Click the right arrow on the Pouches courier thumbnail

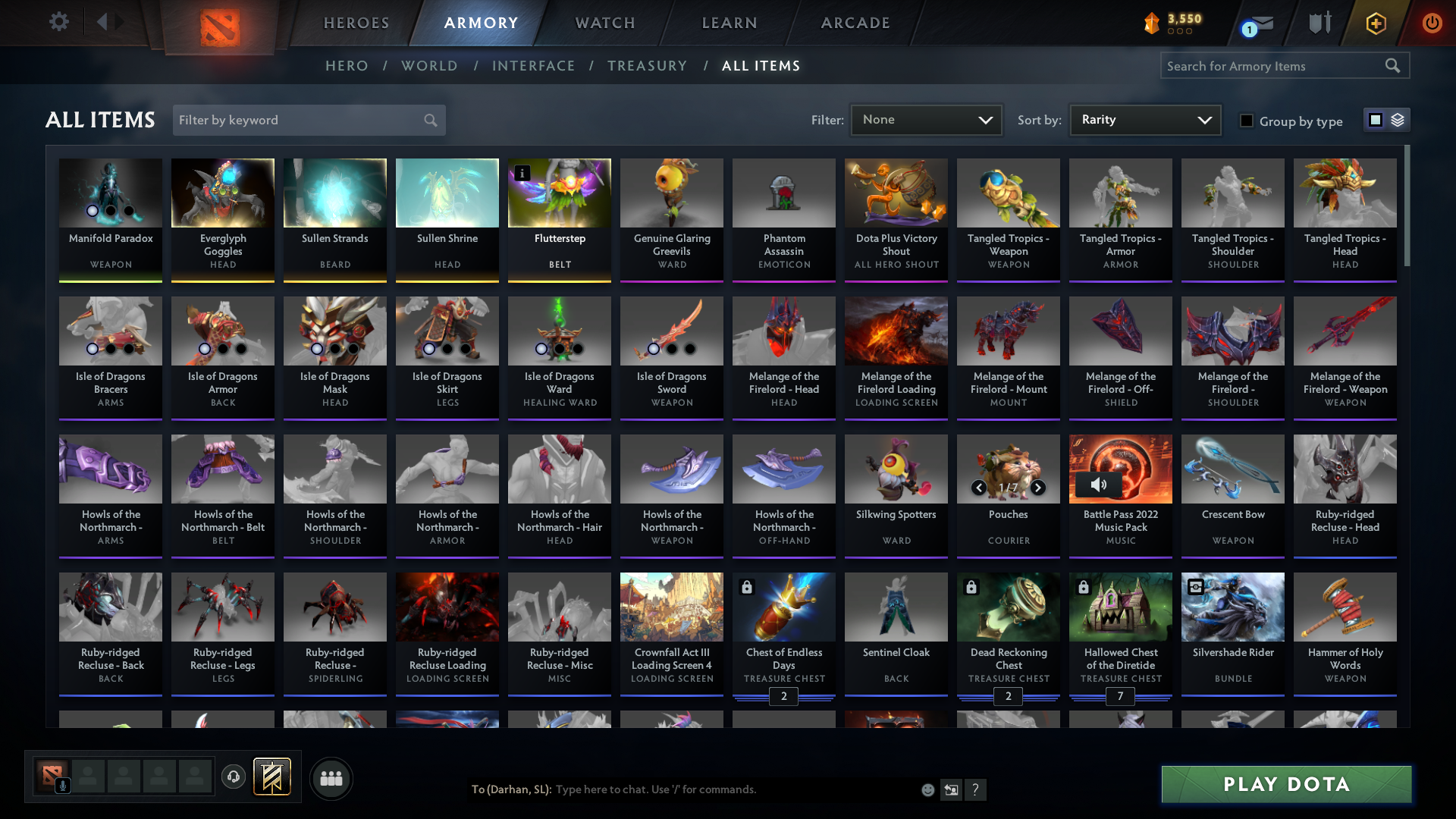(x=1038, y=488)
